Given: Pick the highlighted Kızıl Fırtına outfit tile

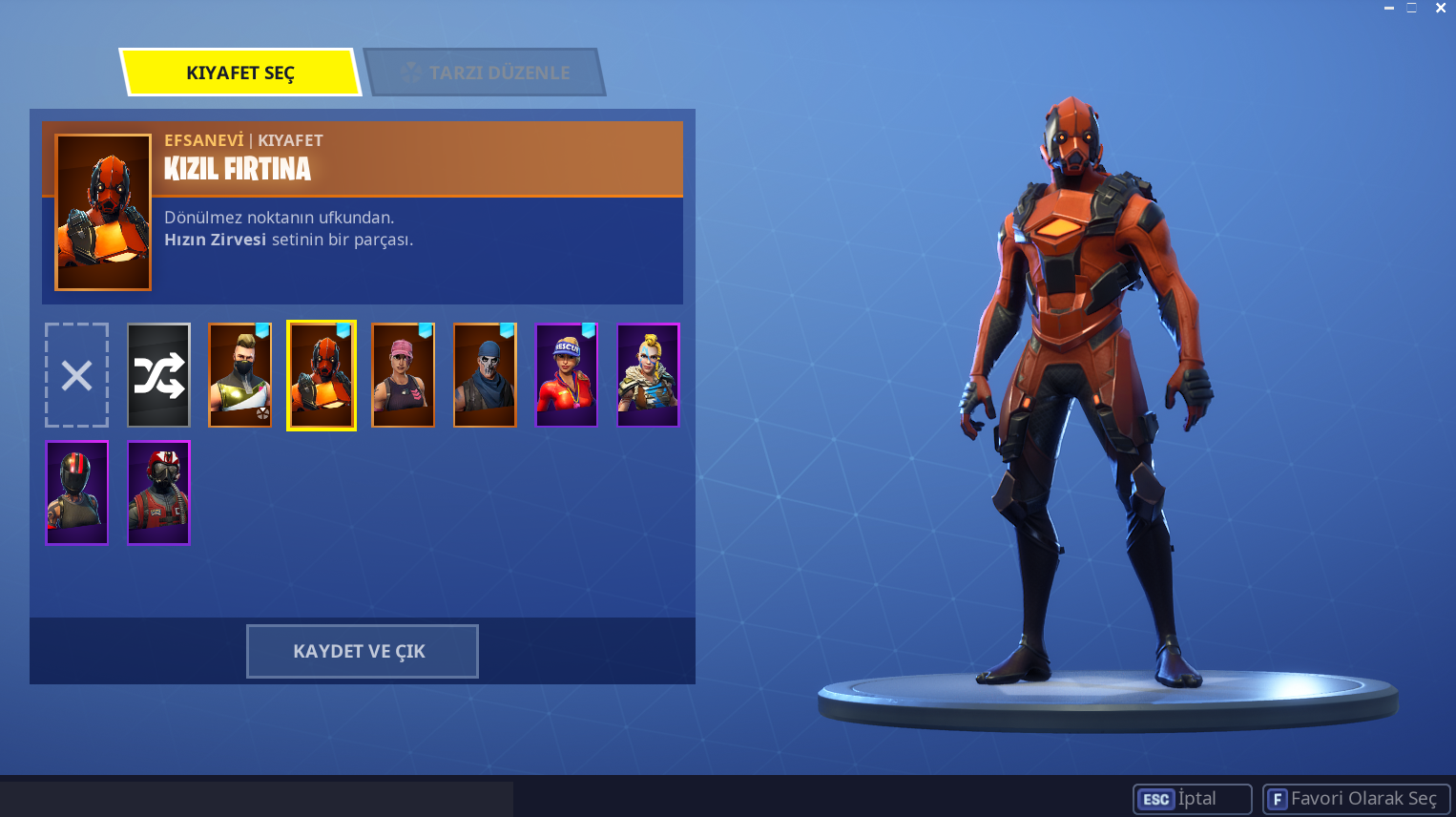Looking at the screenshot, I should 322,375.
